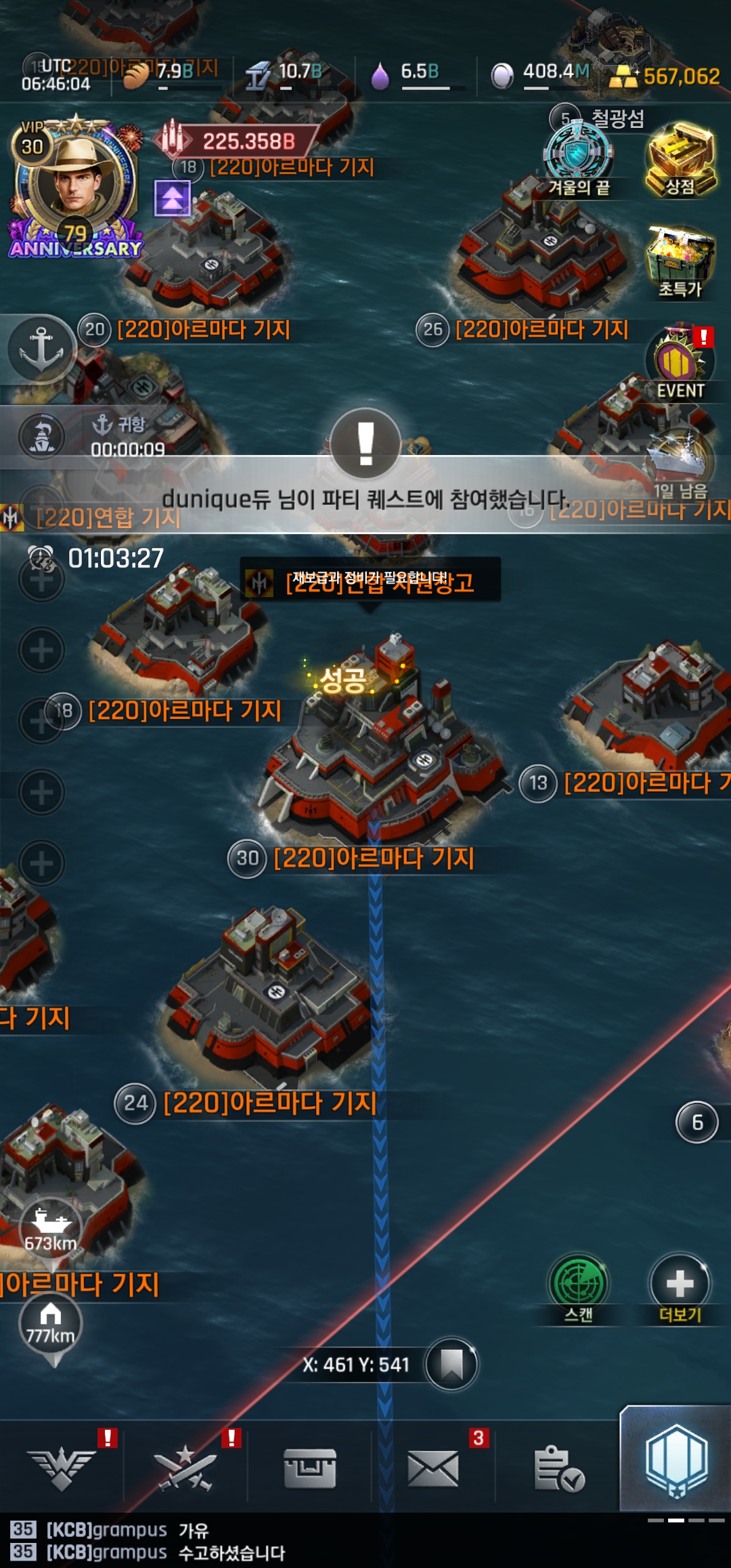Viewport: 731px width, 1568px height.
Task: Open the inventory chest in bottom bar
Action: (310, 1468)
